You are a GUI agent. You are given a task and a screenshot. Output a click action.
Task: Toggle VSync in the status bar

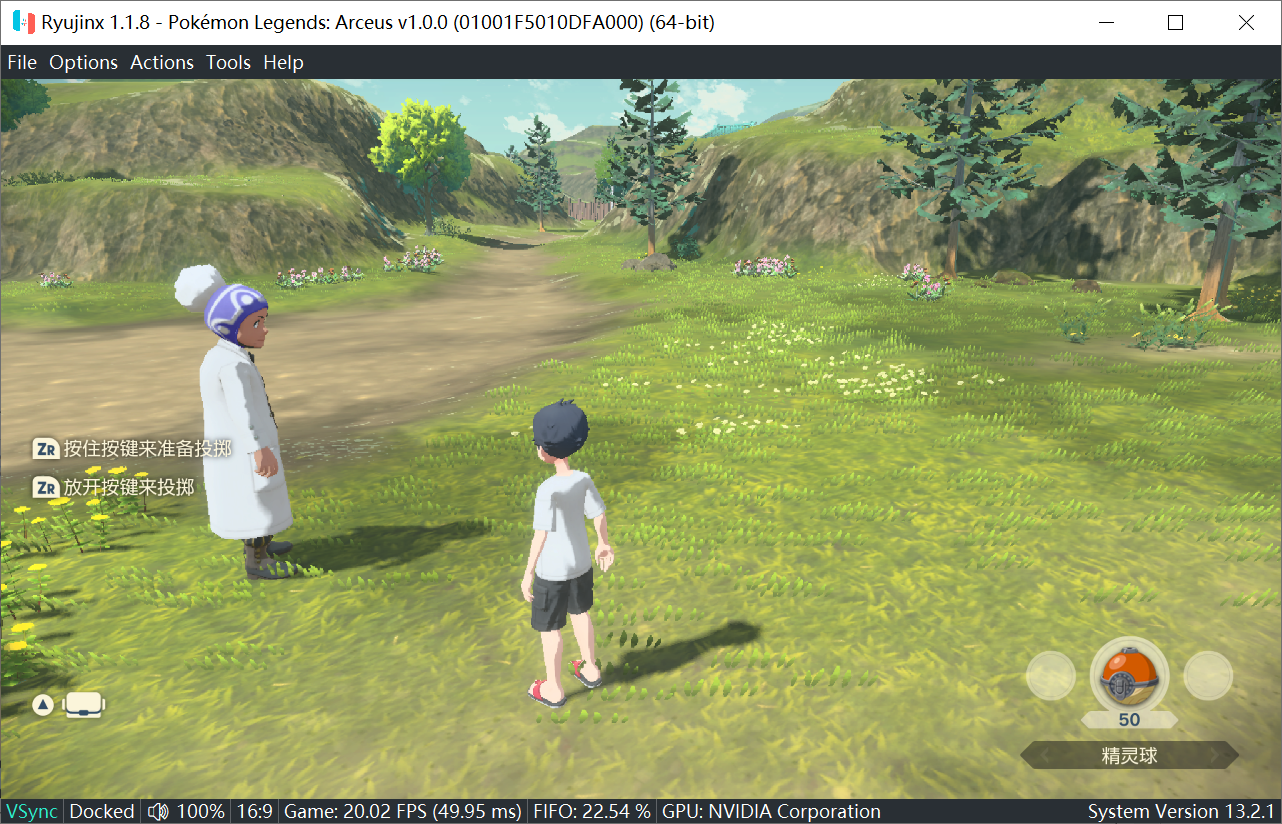(31, 811)
